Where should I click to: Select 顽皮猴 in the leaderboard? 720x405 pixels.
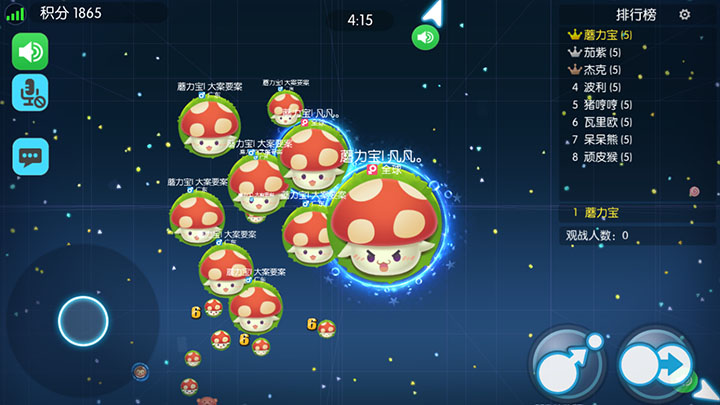tap(606, 156)
